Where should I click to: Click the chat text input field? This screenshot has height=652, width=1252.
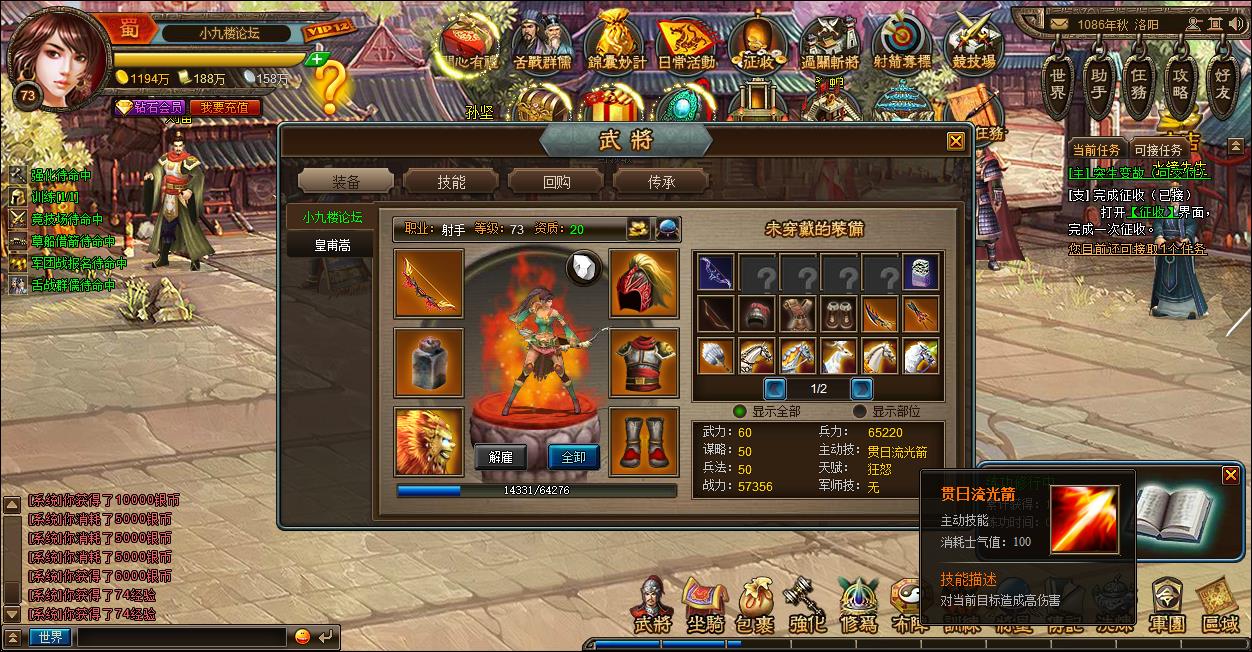coord(183,637)
